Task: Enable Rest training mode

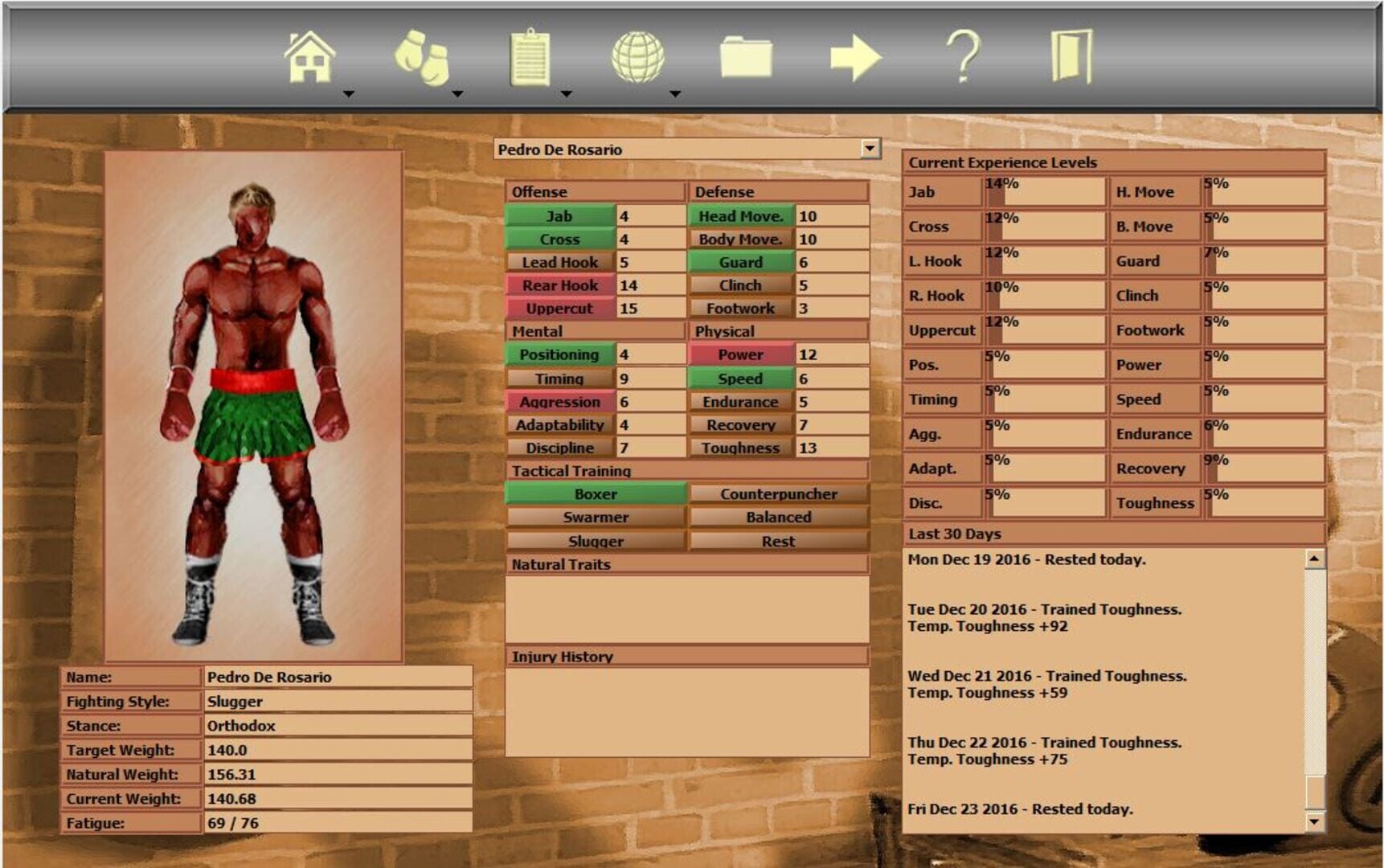Action: point(777,541)
